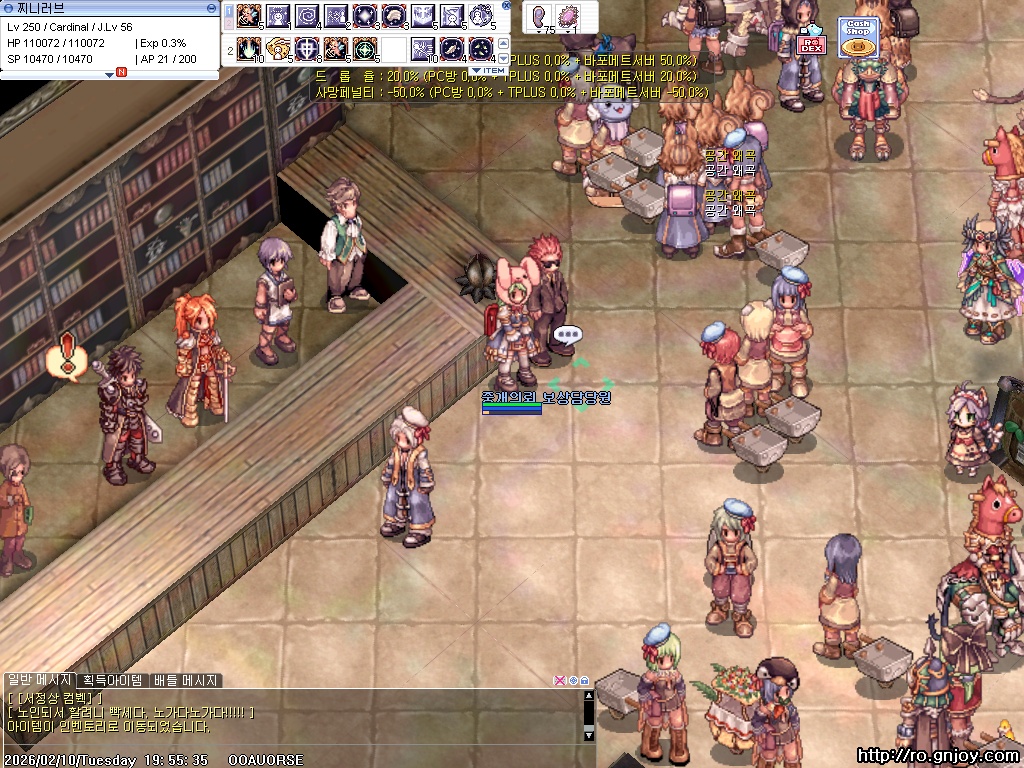Use the crosshair shield skill icon
Image resolution: width=1024 pixels, height=768 pixels.
306,47
